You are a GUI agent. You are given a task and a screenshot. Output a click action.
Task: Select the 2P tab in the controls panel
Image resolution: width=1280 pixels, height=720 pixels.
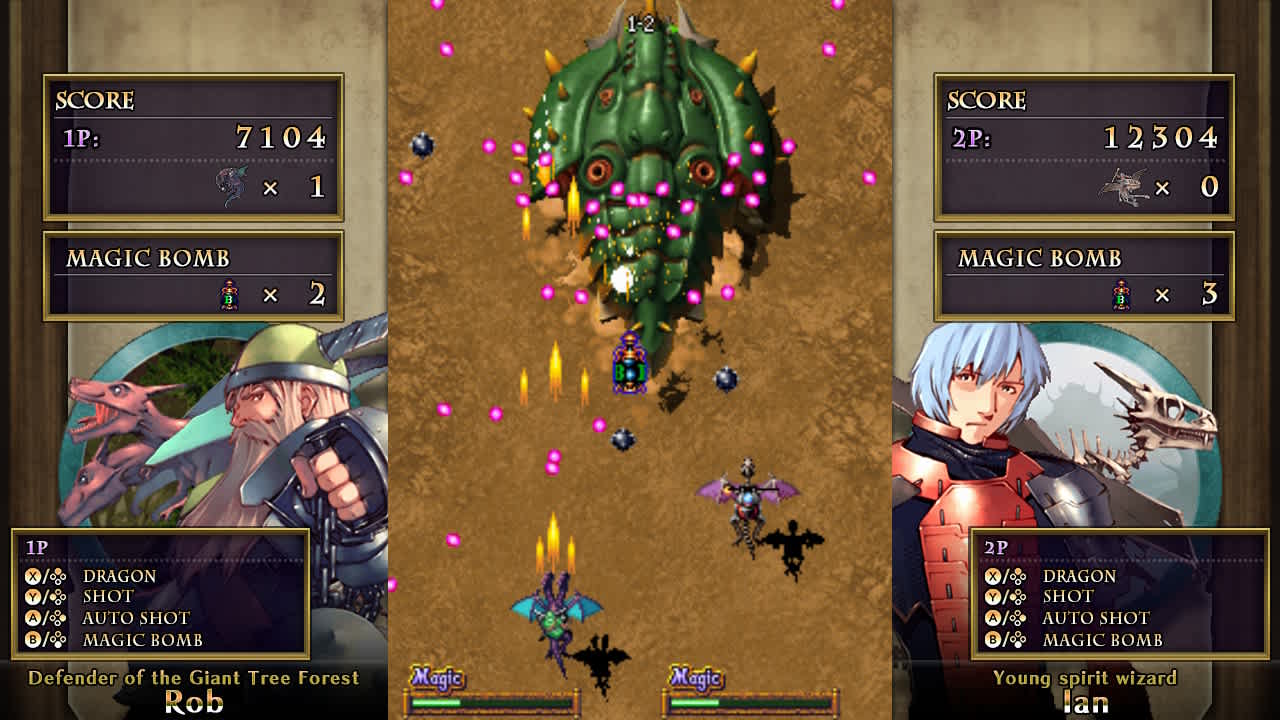click(995, 546)
